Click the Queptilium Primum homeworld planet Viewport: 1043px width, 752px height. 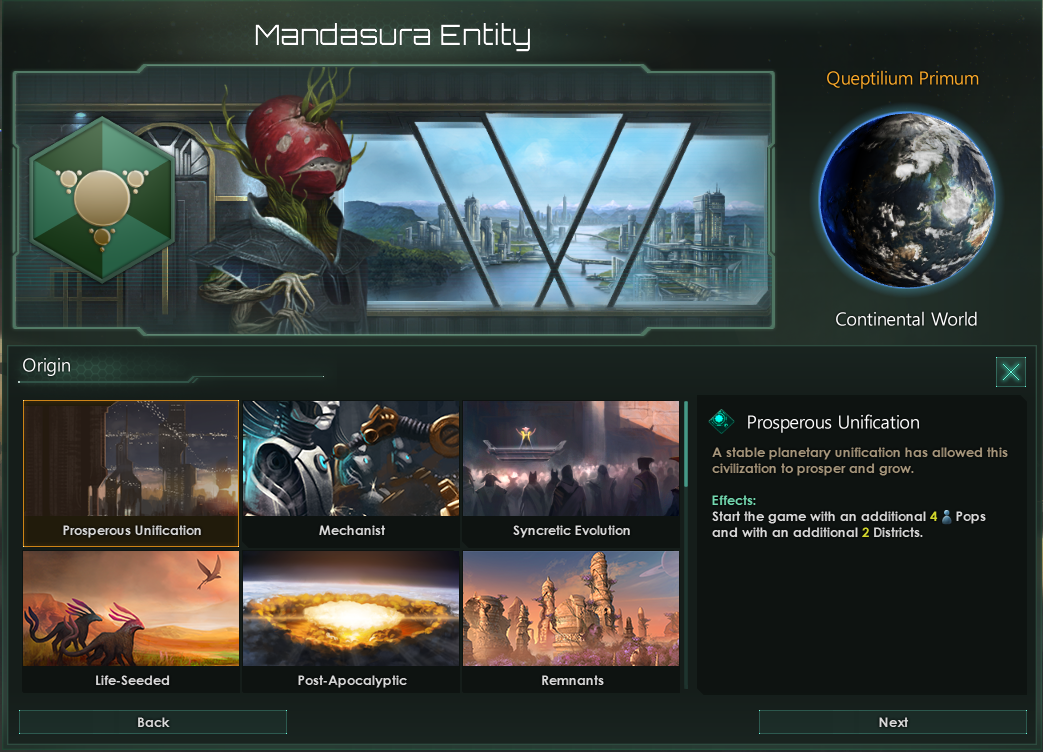point(906,200)
